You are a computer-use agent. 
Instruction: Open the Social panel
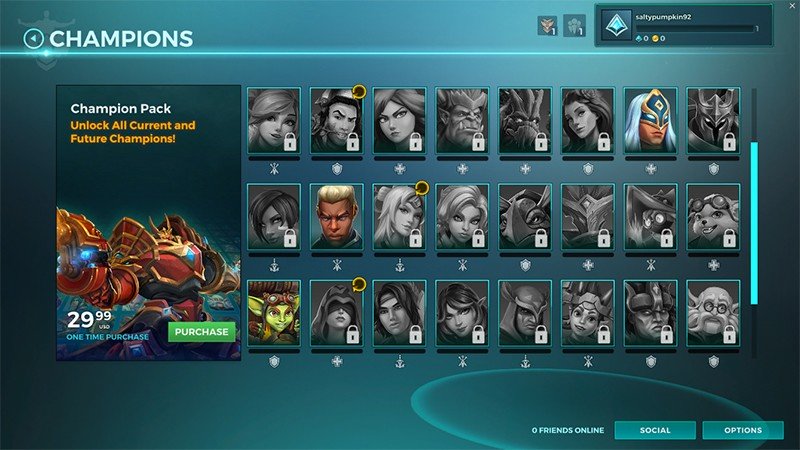coord(655,430)
